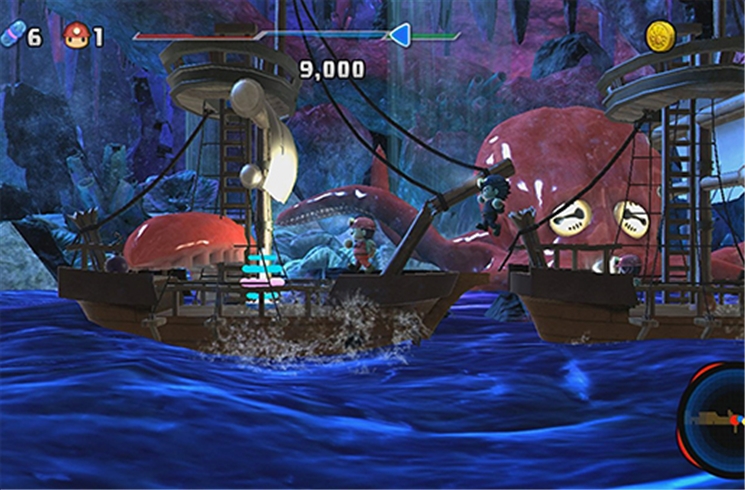Select the red mushroom lives icon

pos(75,36)
